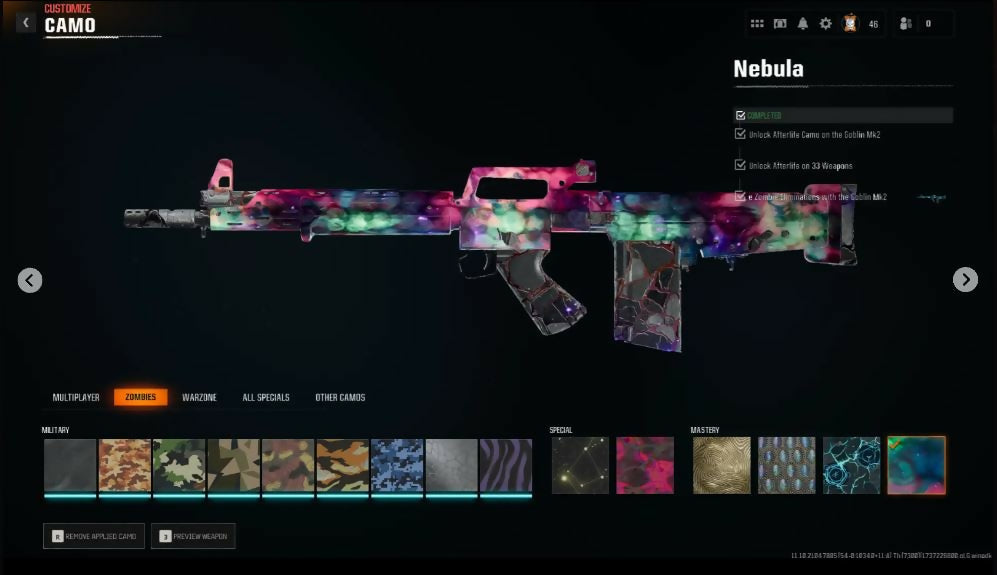997x575 pixels.
Task: Open the Warzone camo tab
Action: click(x=199, y=397)
